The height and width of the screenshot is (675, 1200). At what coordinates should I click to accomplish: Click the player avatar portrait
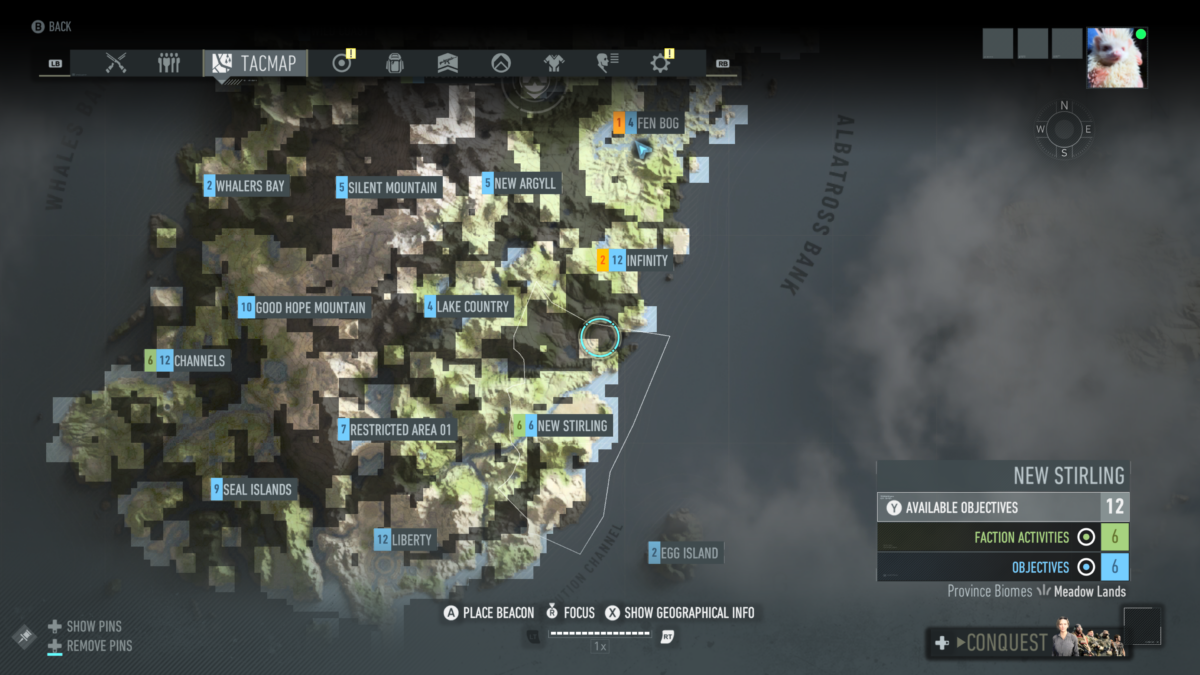pyautogui.click(x=1117, y=58)
